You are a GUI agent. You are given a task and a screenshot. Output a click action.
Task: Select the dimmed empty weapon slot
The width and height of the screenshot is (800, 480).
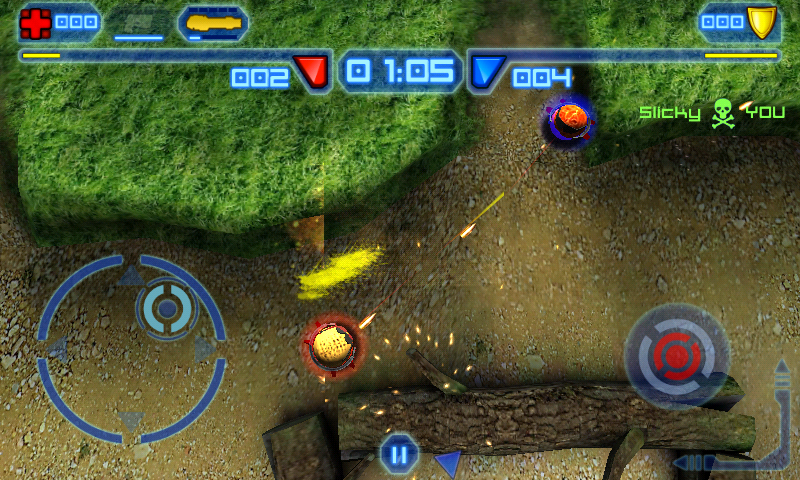pos(138,21)
